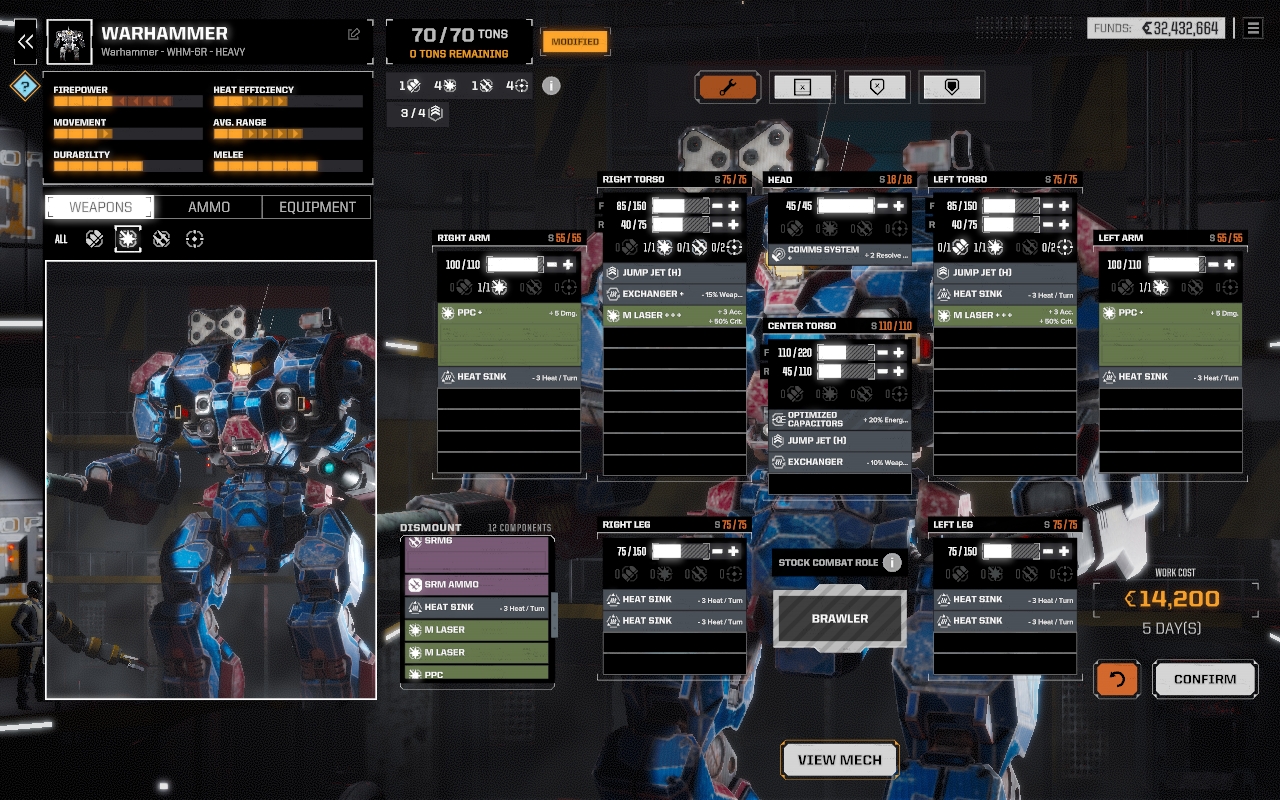Rename mech using the edit icon

354,34
